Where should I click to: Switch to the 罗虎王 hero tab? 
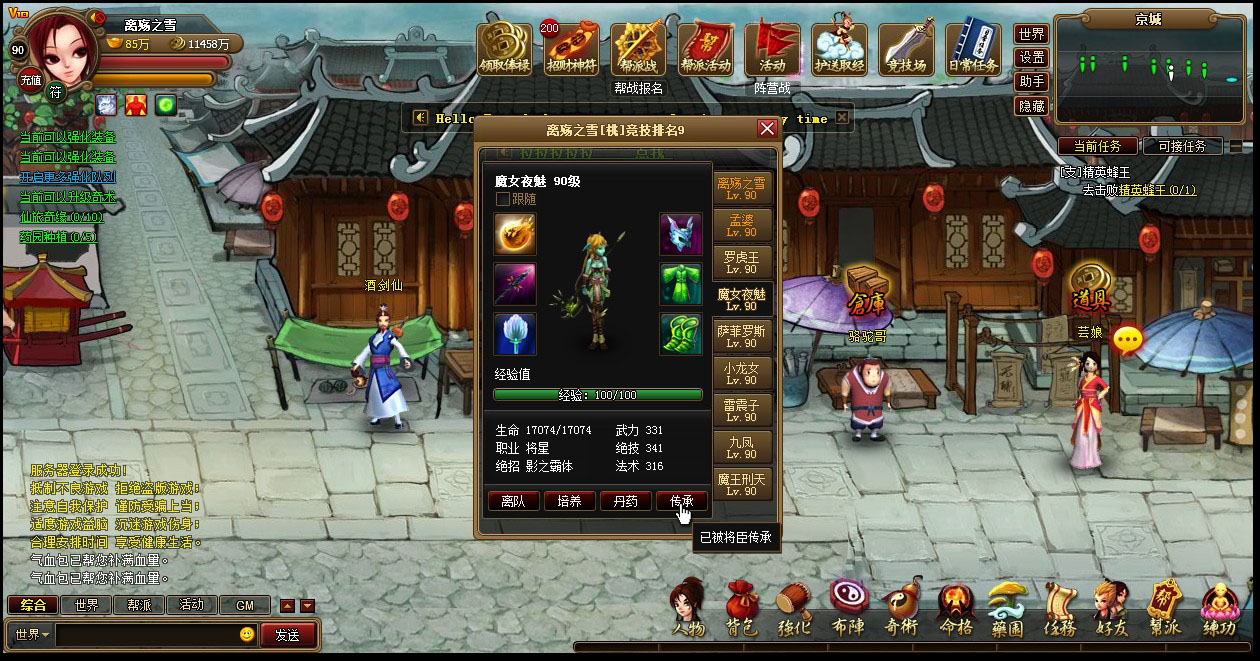(742, 262)
